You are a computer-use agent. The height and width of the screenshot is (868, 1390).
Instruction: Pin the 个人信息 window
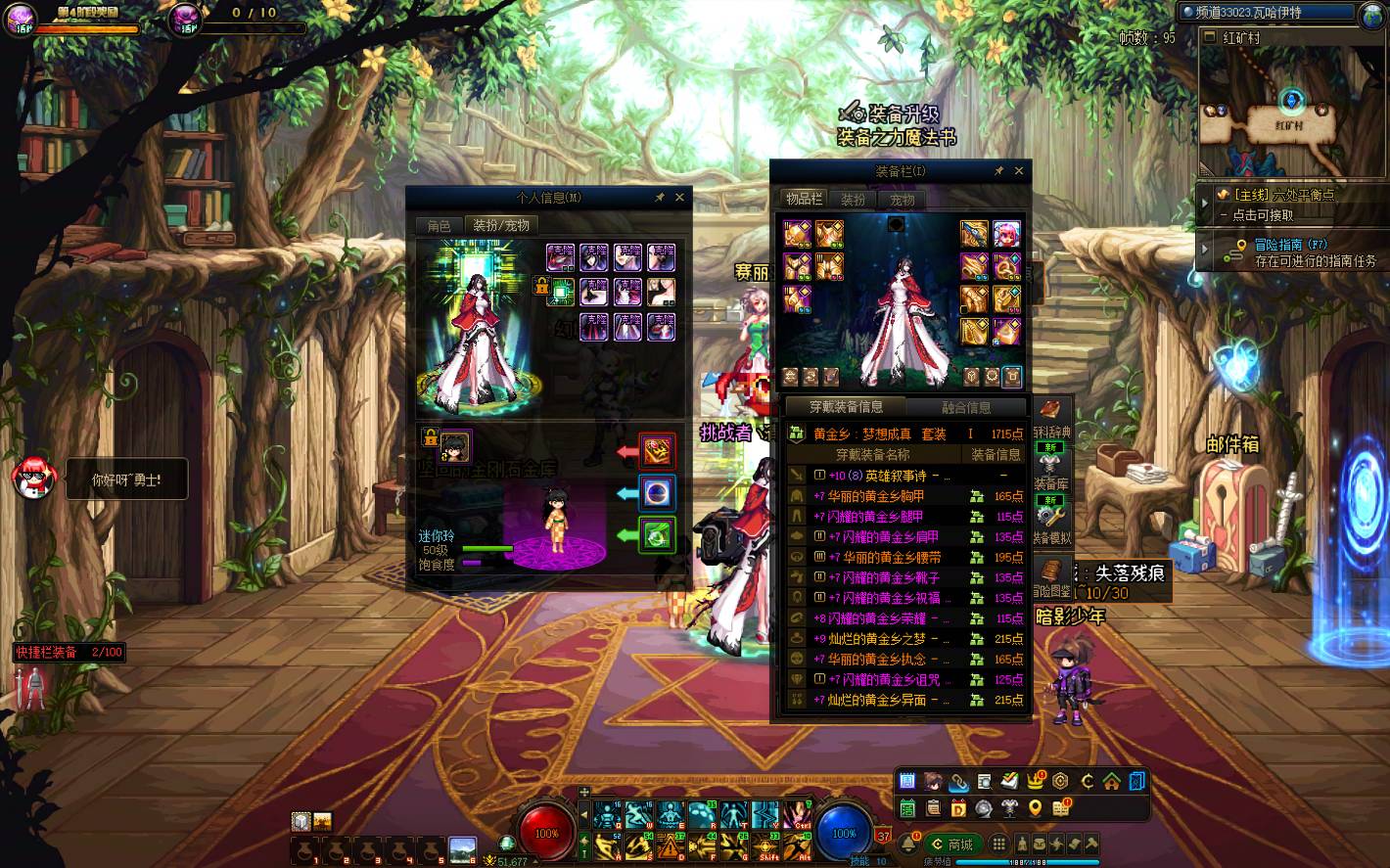pyautogui.click(x=660, y=198)
